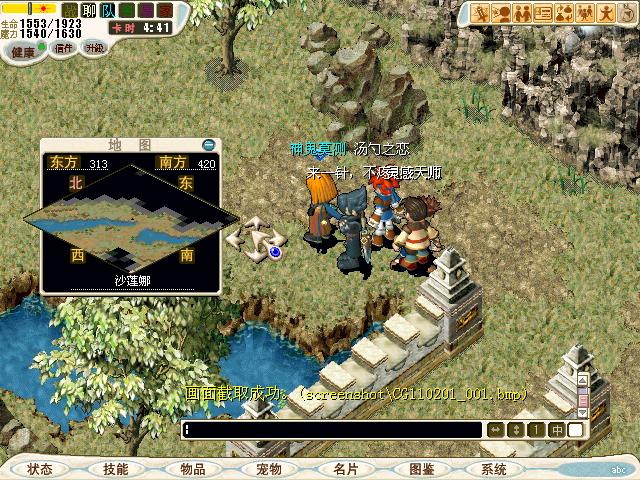Close the 地图 map window
The height and width of the screenshot is (480, 640).
[208, 144]
